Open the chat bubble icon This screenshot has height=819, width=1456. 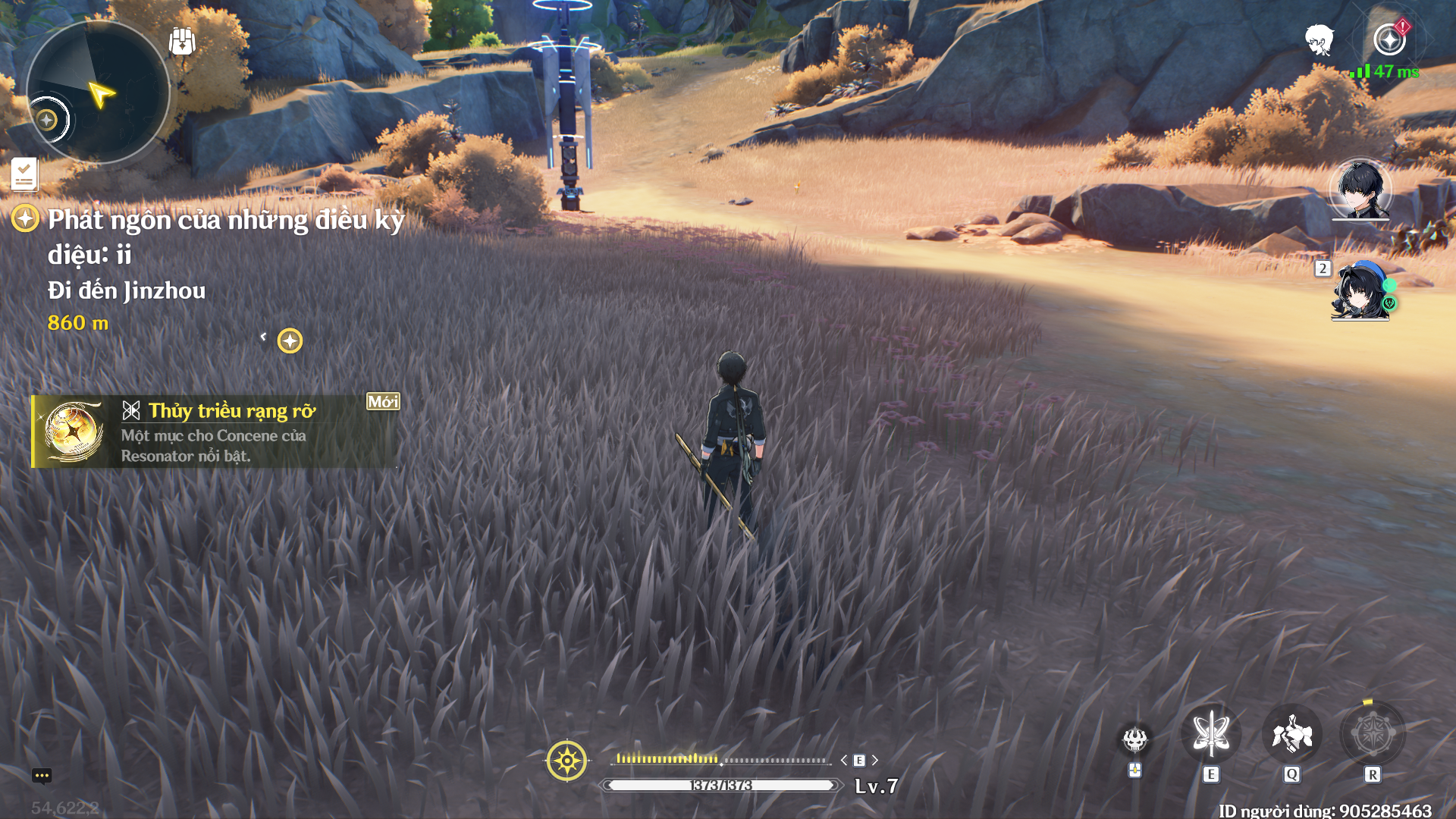(42, 775)
